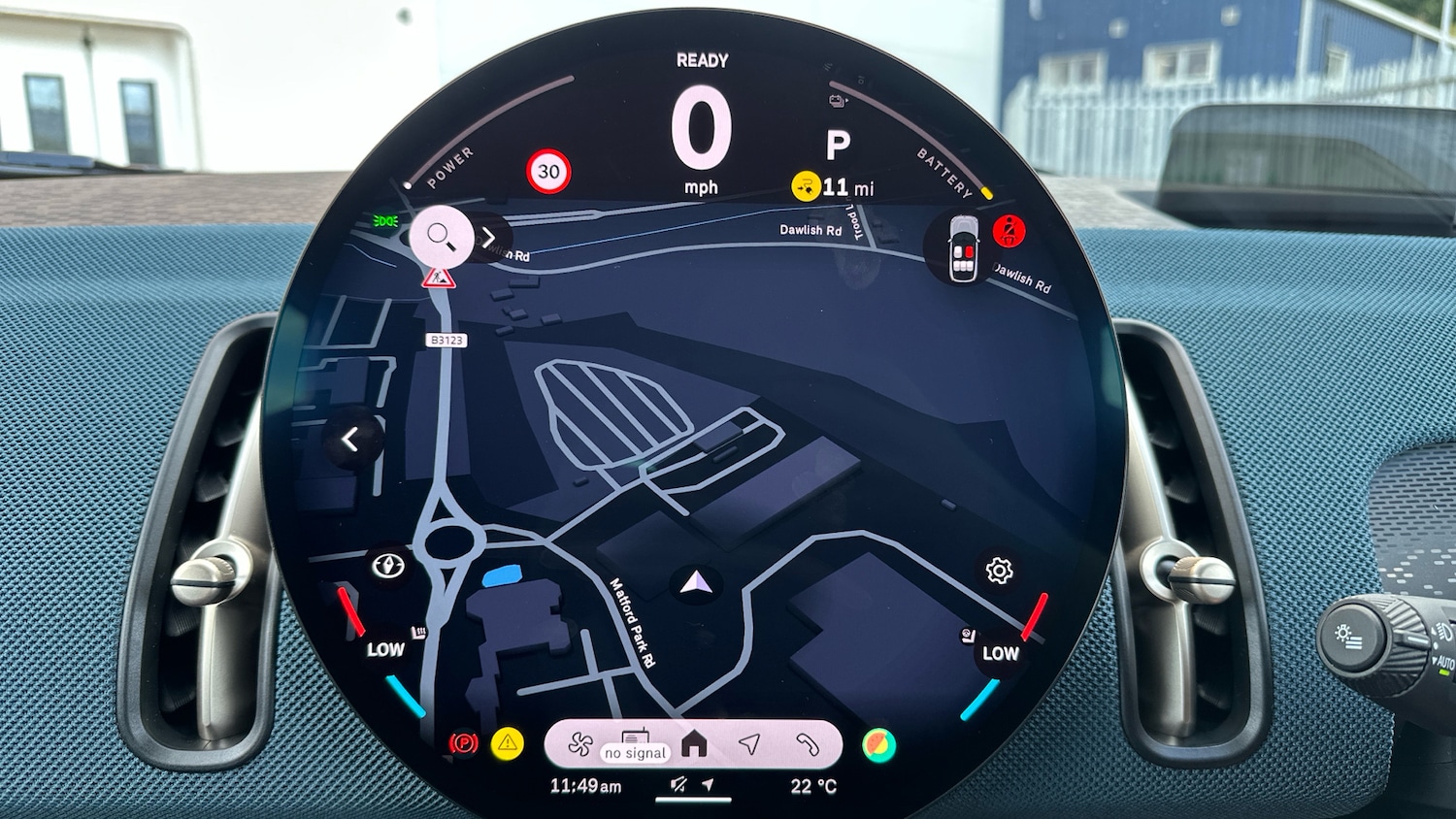Tap the 30 speed limit sign
1456x819 pixels.
[548, 172]
